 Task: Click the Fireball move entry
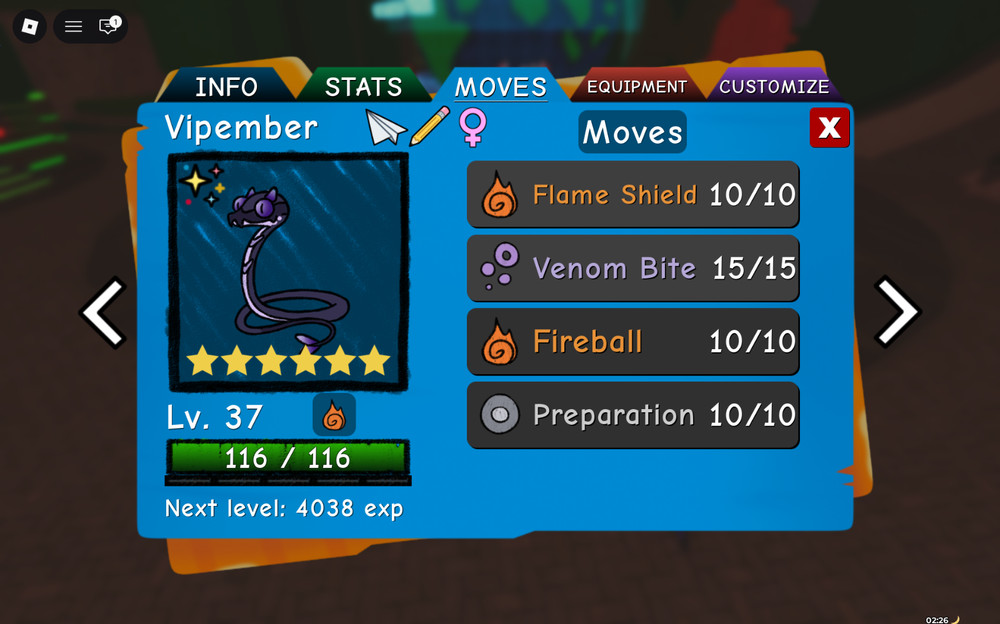[x=633, y=342]
